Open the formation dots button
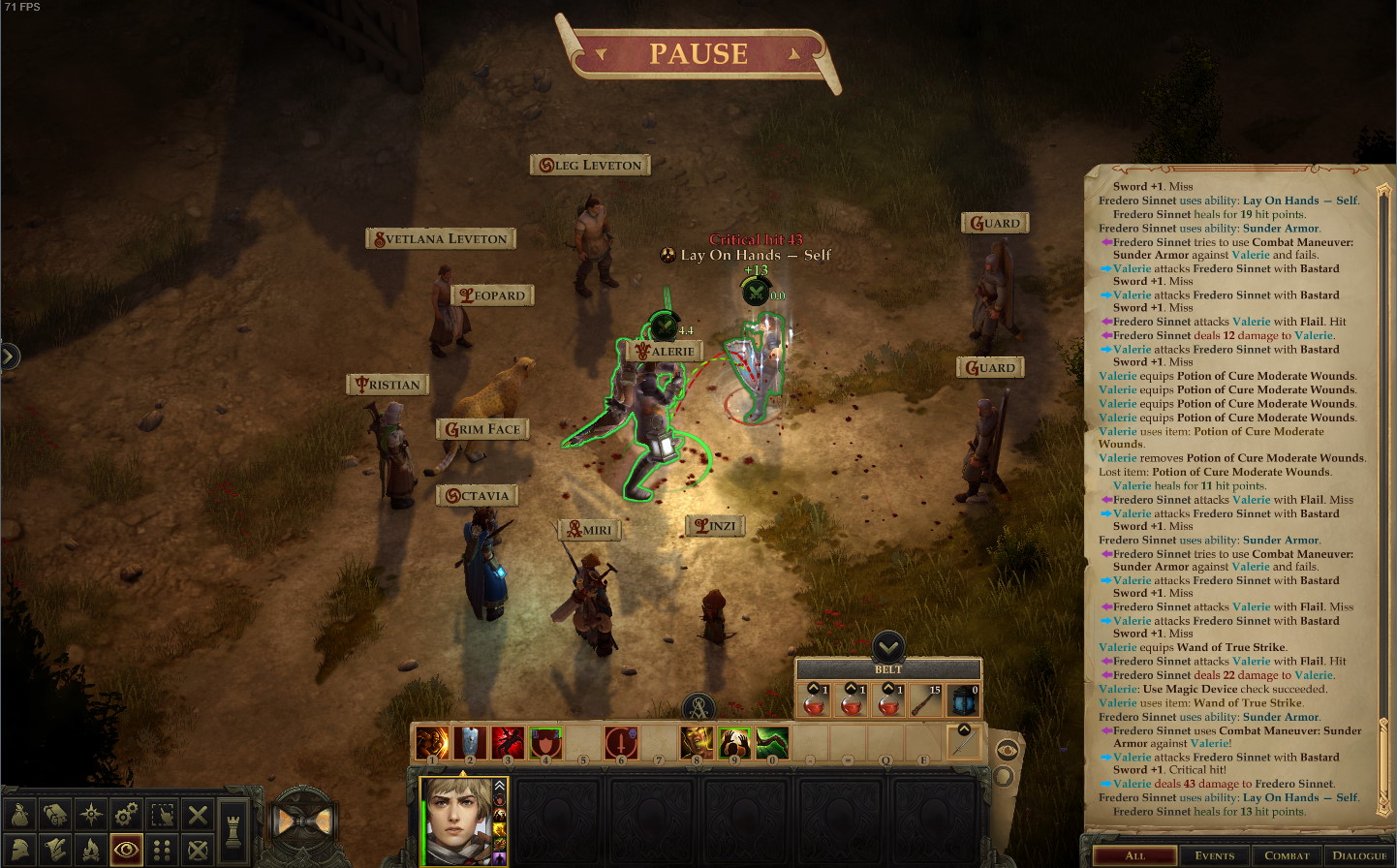Image resolution: width=1397 pixels, height=868 pixels. [162, 850]
